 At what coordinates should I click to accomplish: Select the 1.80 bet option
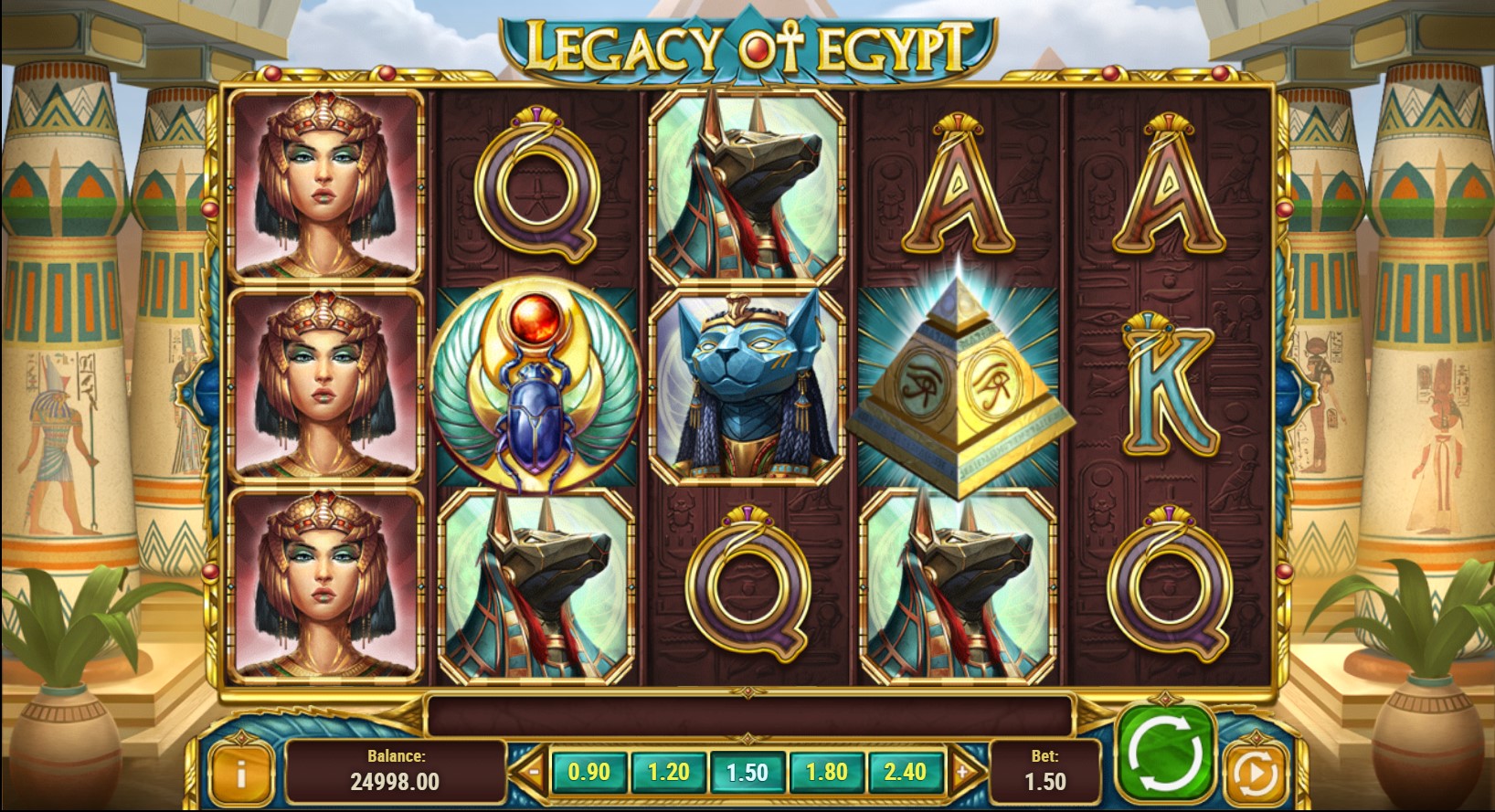[825, 772]
